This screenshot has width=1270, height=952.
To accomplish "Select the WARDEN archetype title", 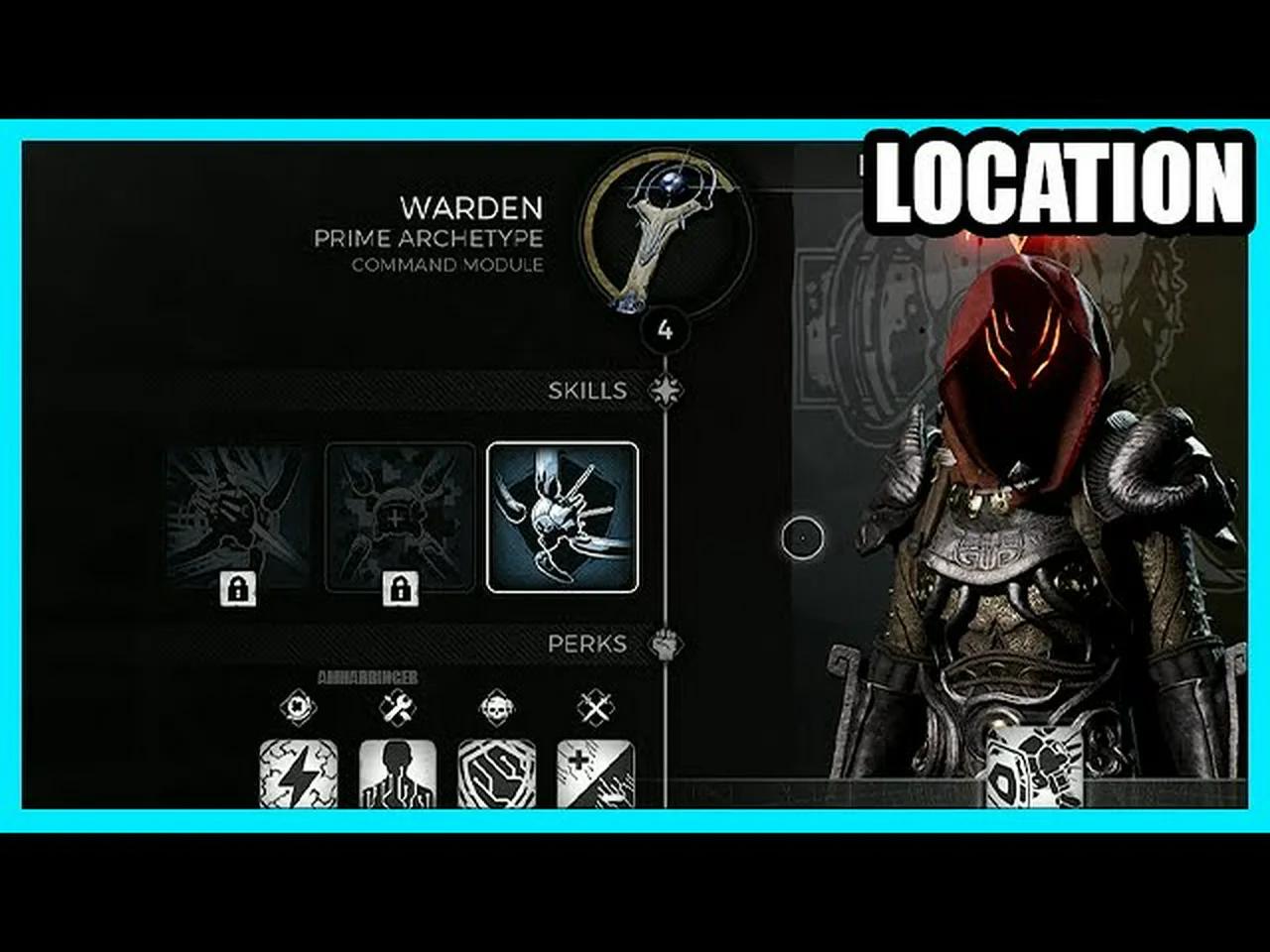I will (x=470, y=210).
